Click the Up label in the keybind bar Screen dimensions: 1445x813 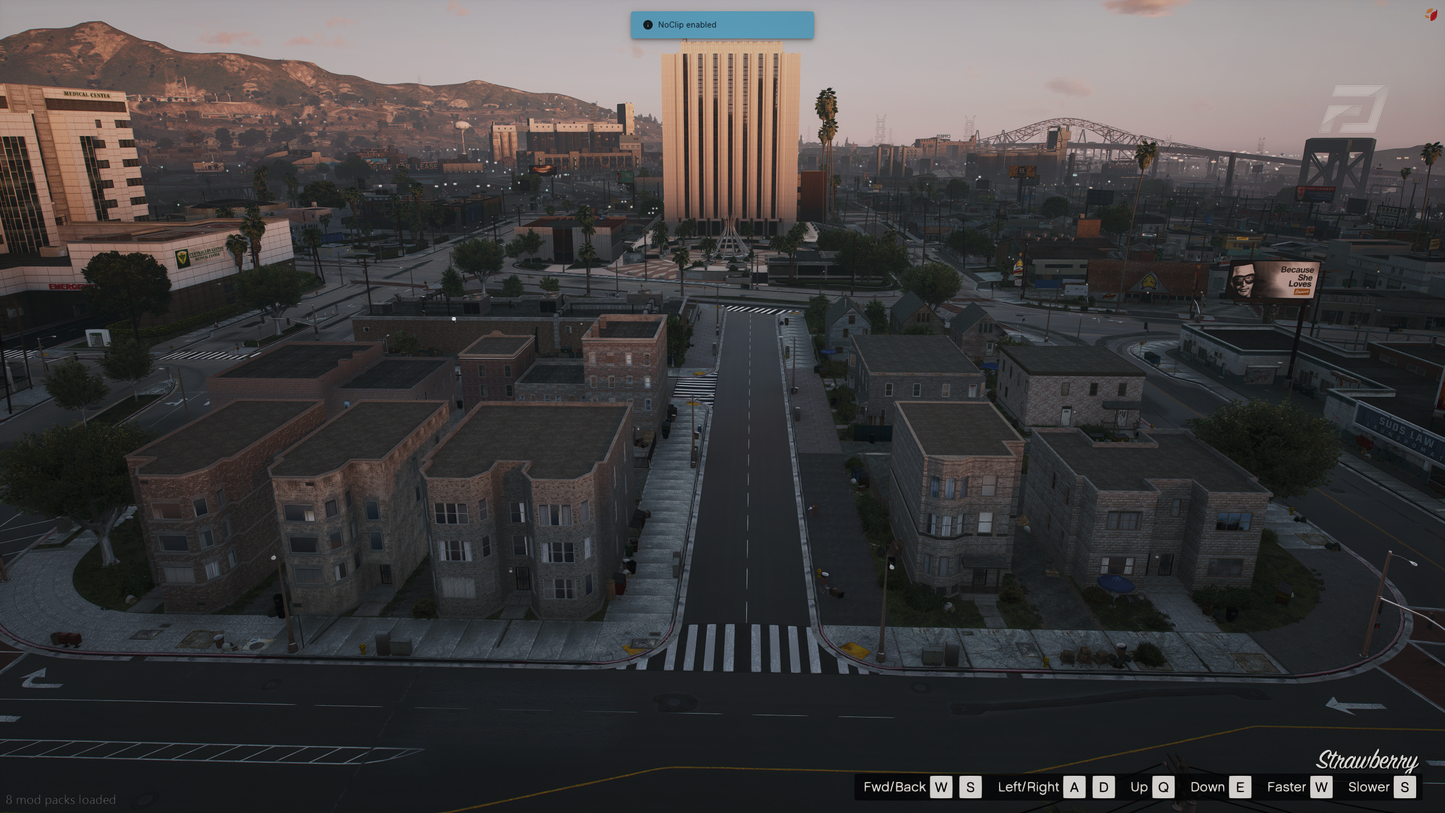[x=1139, y=787]
